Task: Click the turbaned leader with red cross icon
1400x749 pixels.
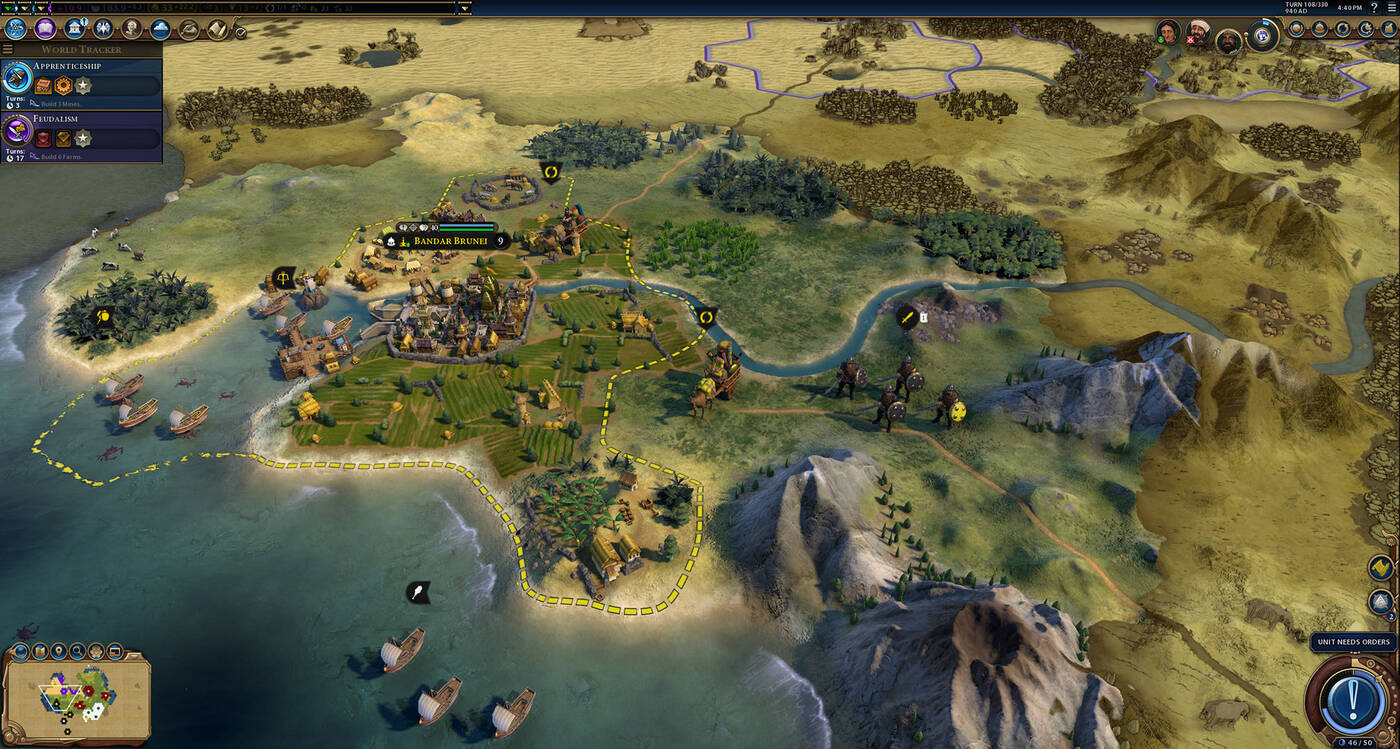Action: 1198,32
